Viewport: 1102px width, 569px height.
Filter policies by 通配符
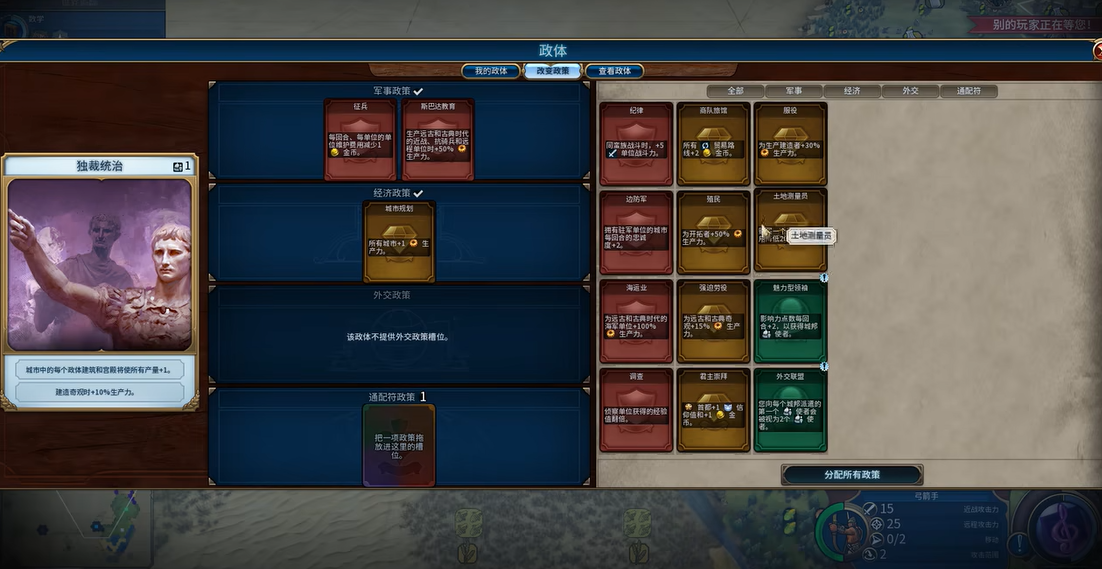click(968, 91)
